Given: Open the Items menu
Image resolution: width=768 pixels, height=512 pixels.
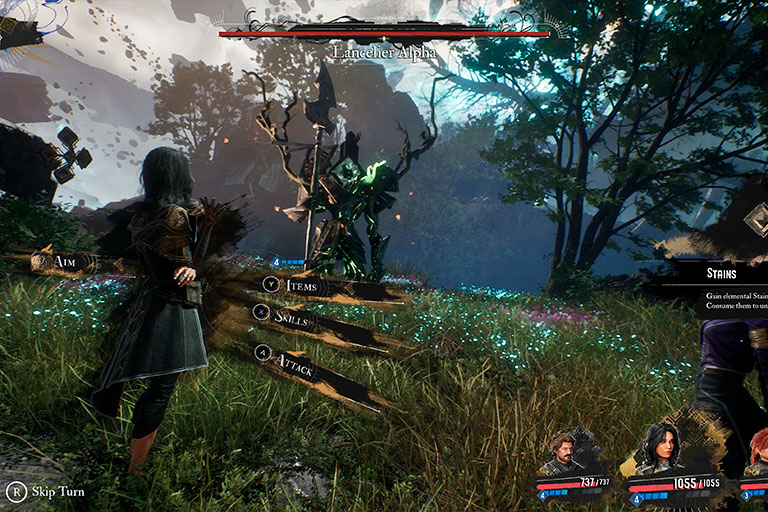Looking at the screenshot, I should pyautogui.click(x=301, y=286).
